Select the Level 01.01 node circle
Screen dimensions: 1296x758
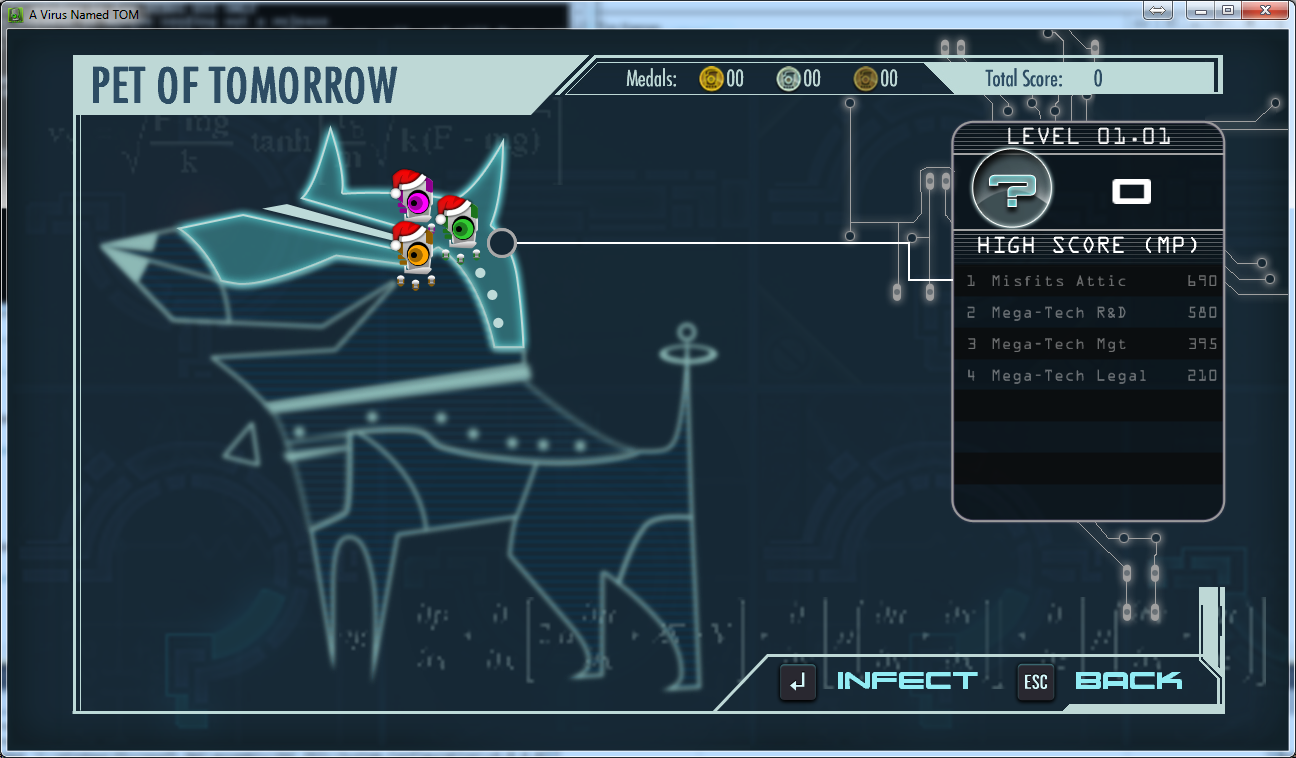point(501,243)
